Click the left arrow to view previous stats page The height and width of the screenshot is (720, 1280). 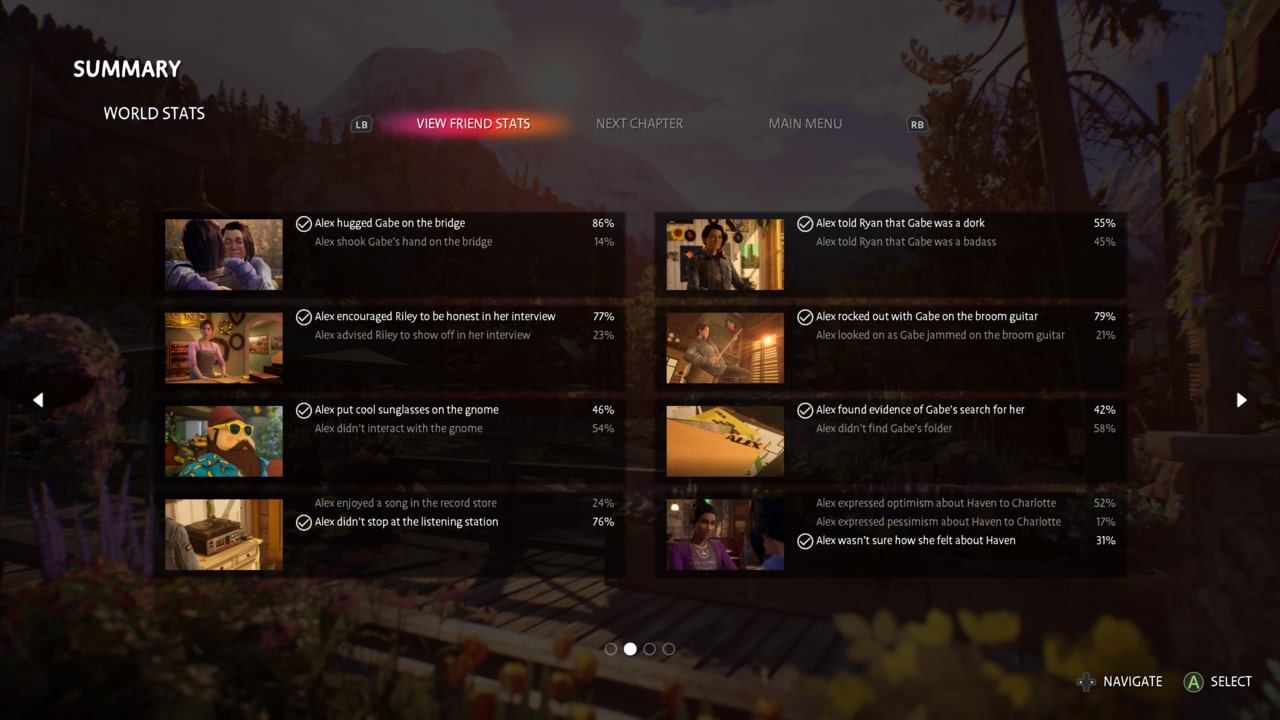[38, 400]
